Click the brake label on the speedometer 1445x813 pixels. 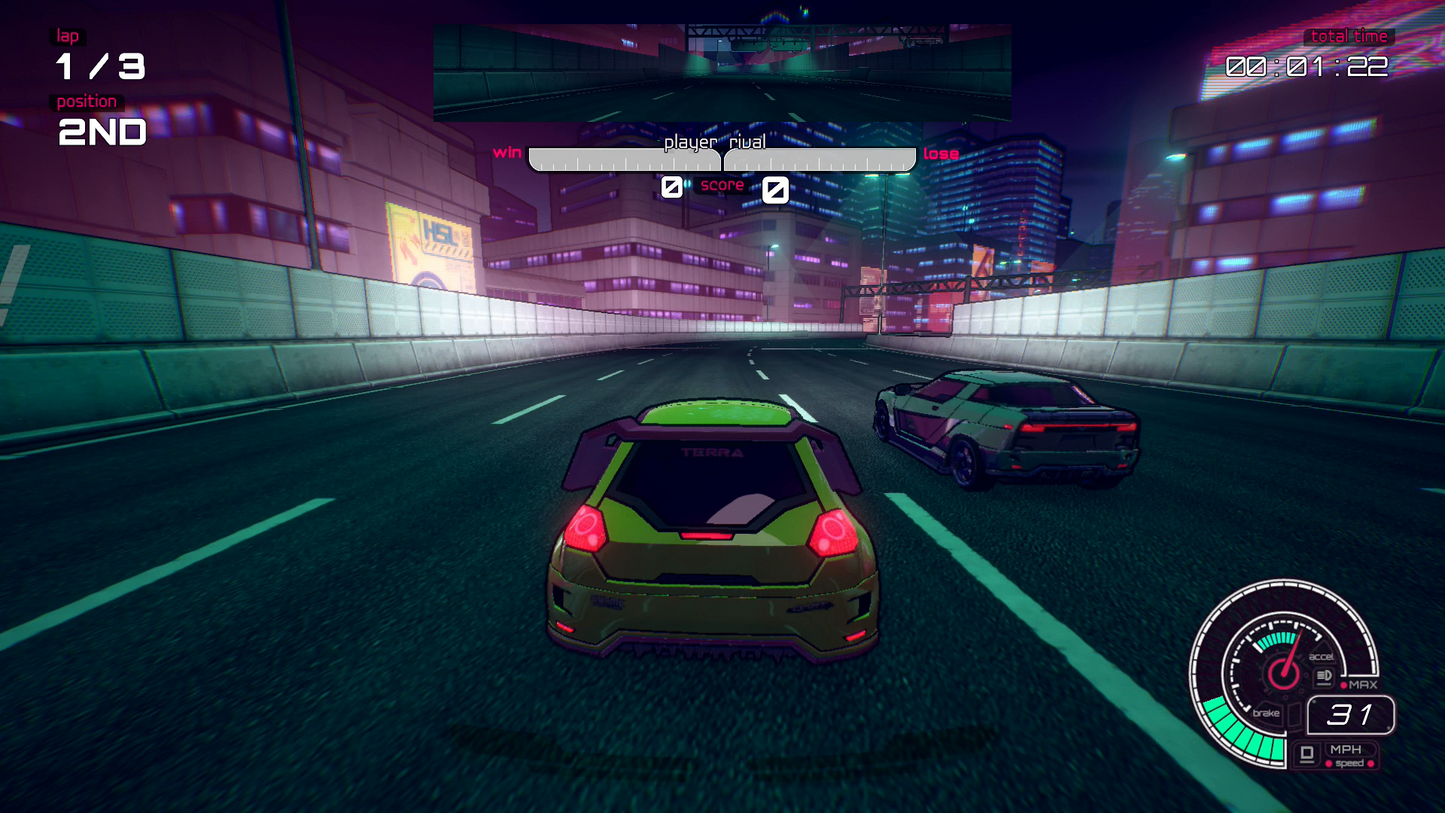[1266, 713]
